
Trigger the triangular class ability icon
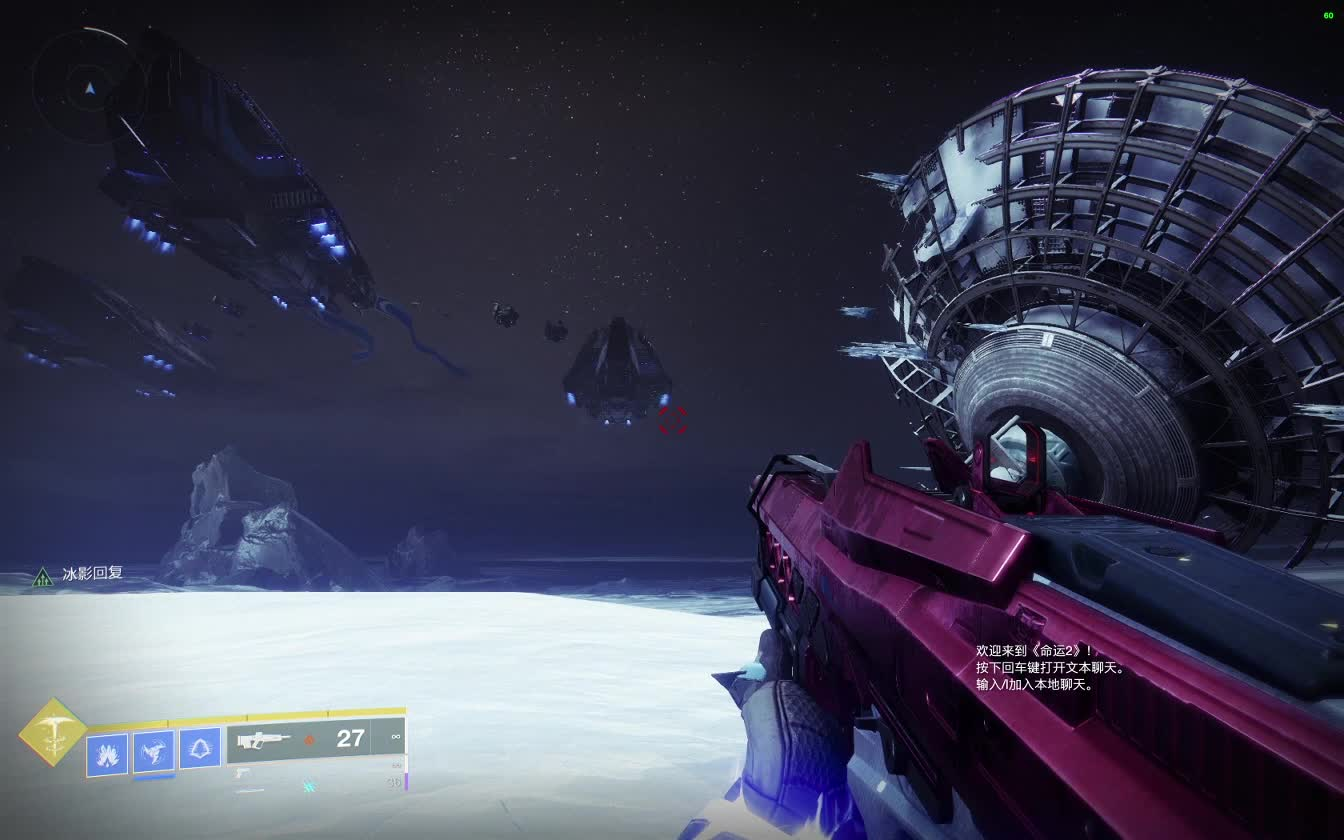pos(200,748)
